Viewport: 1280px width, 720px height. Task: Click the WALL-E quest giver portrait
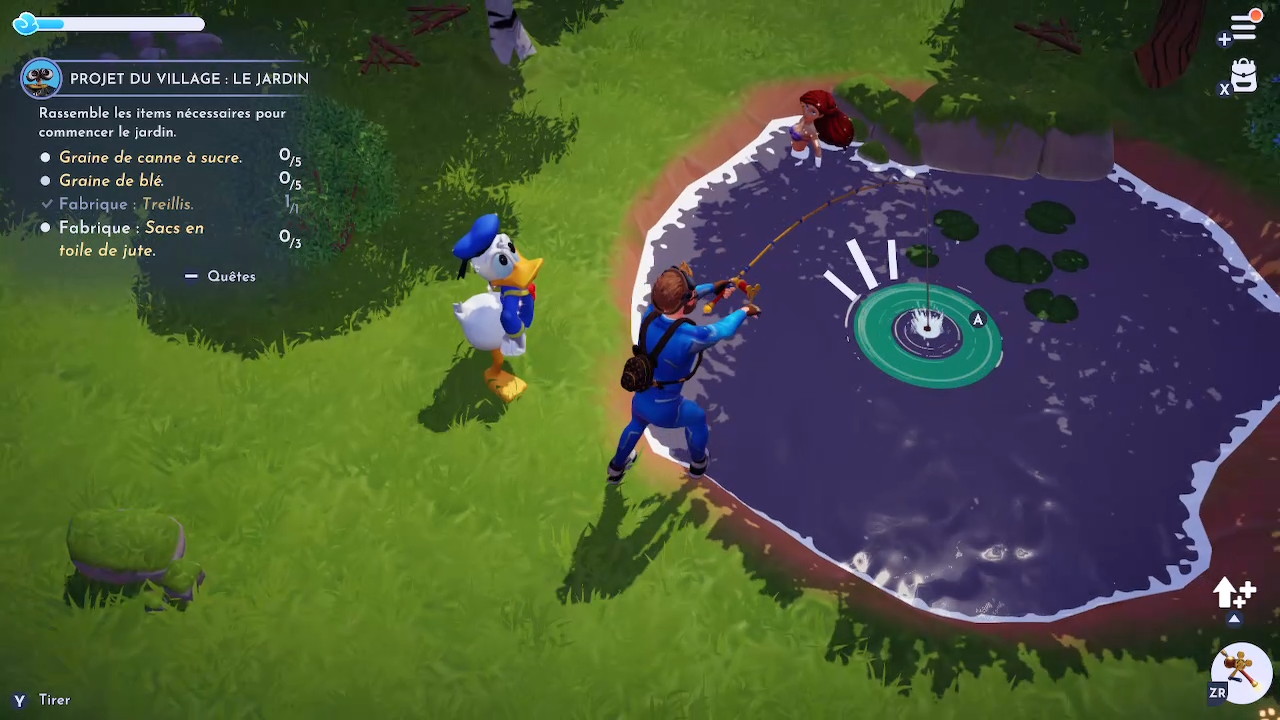click(x=41, y=78)
